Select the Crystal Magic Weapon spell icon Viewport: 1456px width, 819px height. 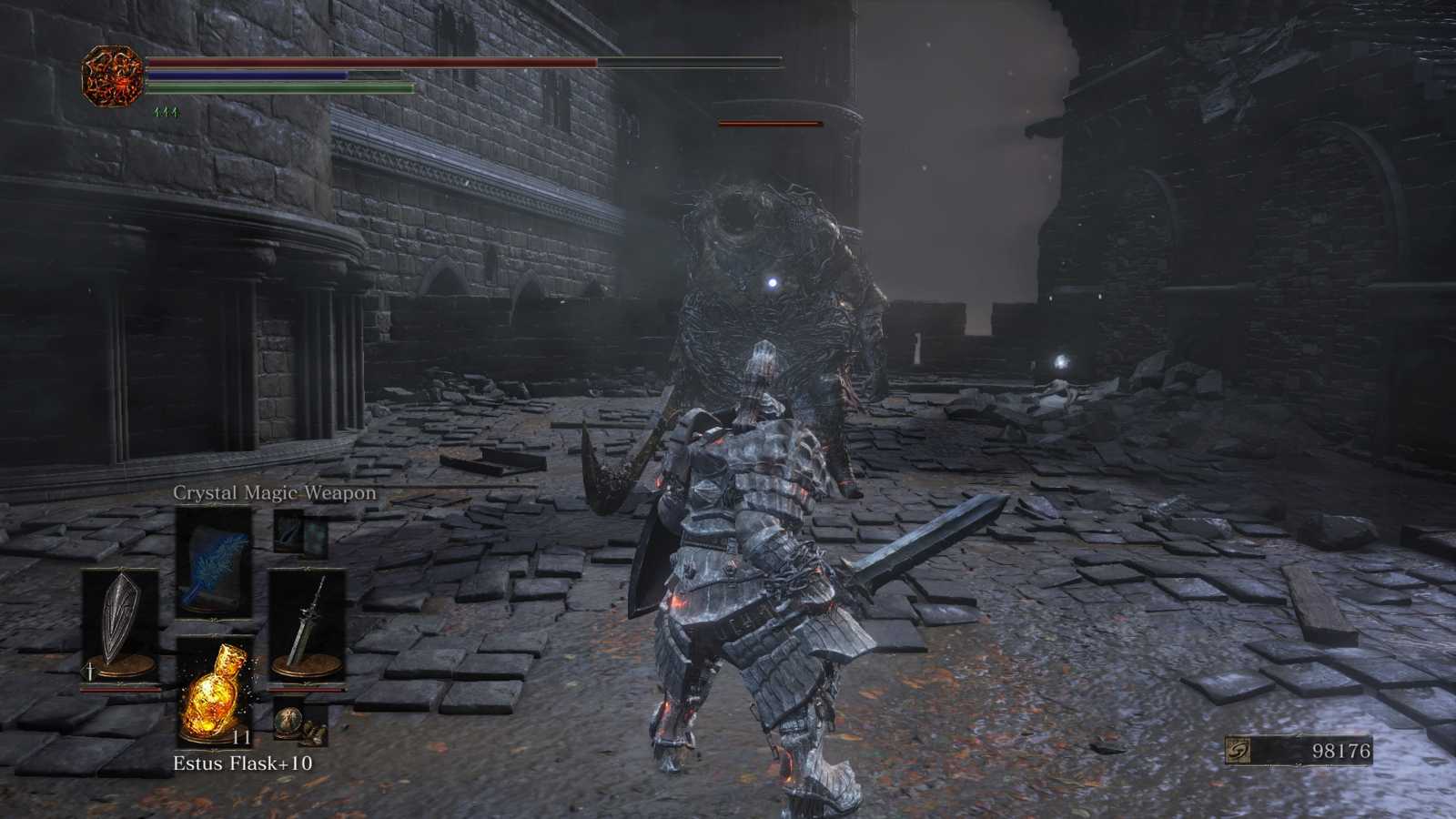[214, 560]
